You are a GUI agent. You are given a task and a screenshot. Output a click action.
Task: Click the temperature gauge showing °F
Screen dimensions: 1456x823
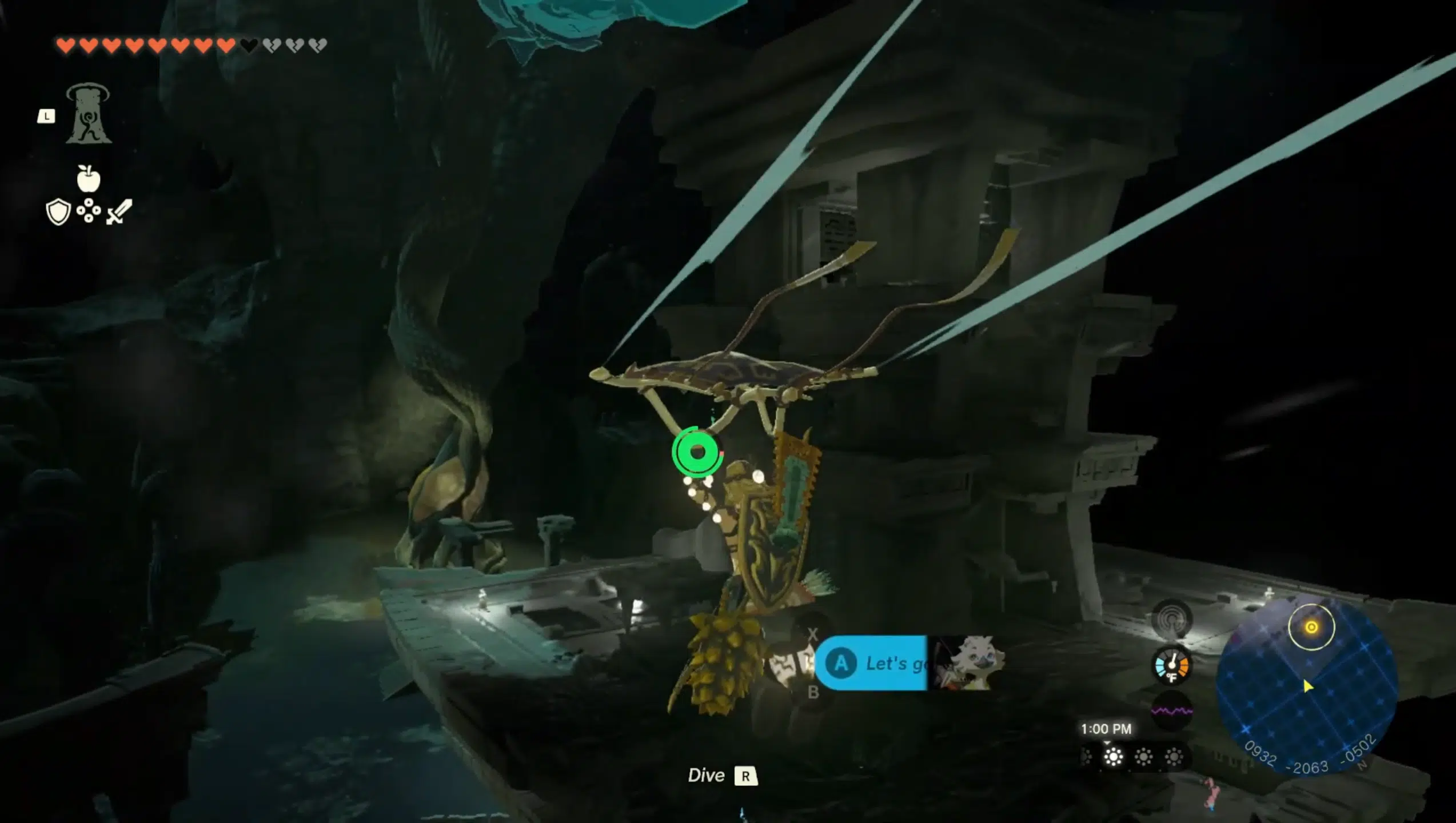tap(1172, 666)
